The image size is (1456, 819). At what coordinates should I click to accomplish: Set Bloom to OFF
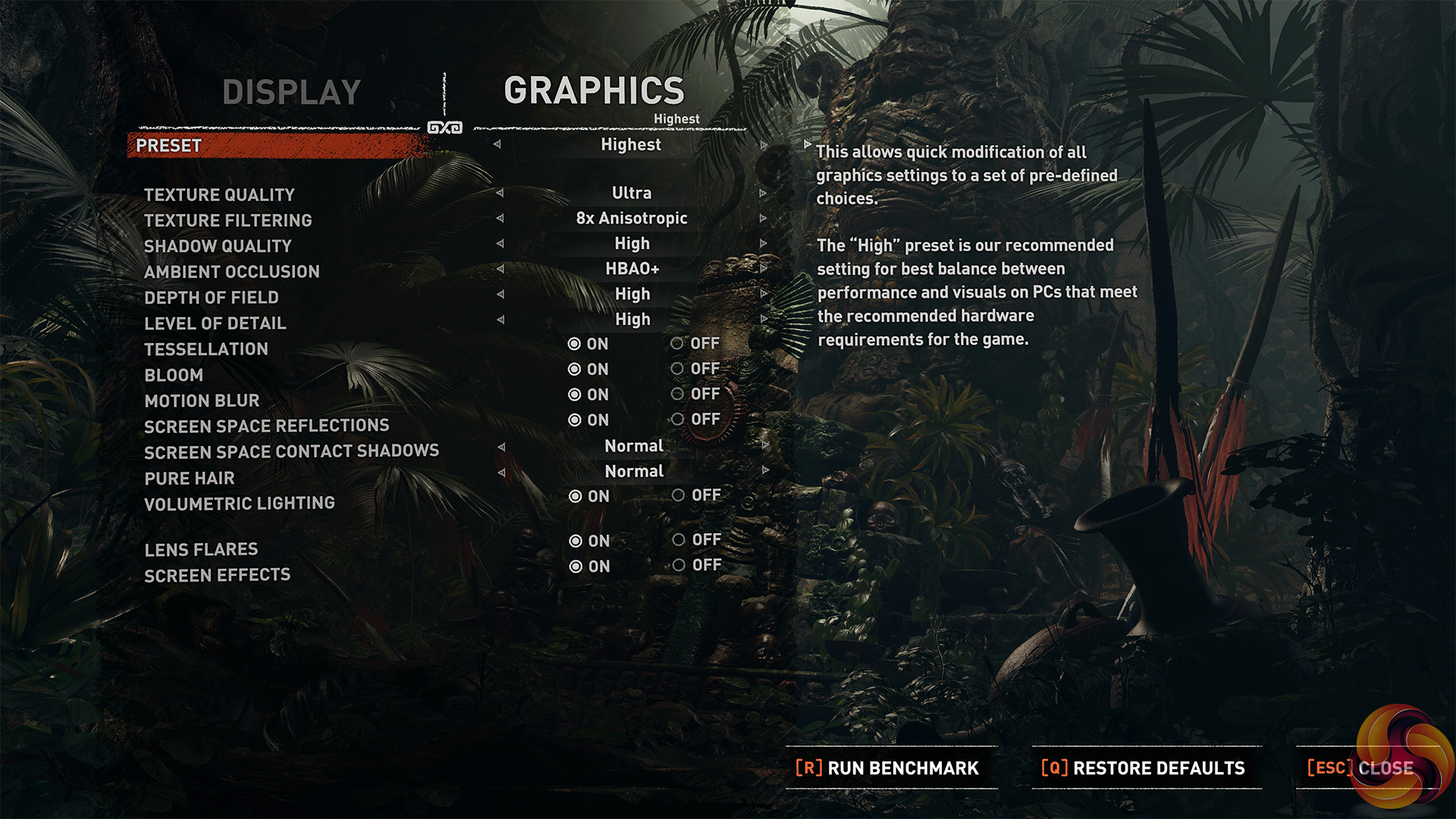click(678, 369)
